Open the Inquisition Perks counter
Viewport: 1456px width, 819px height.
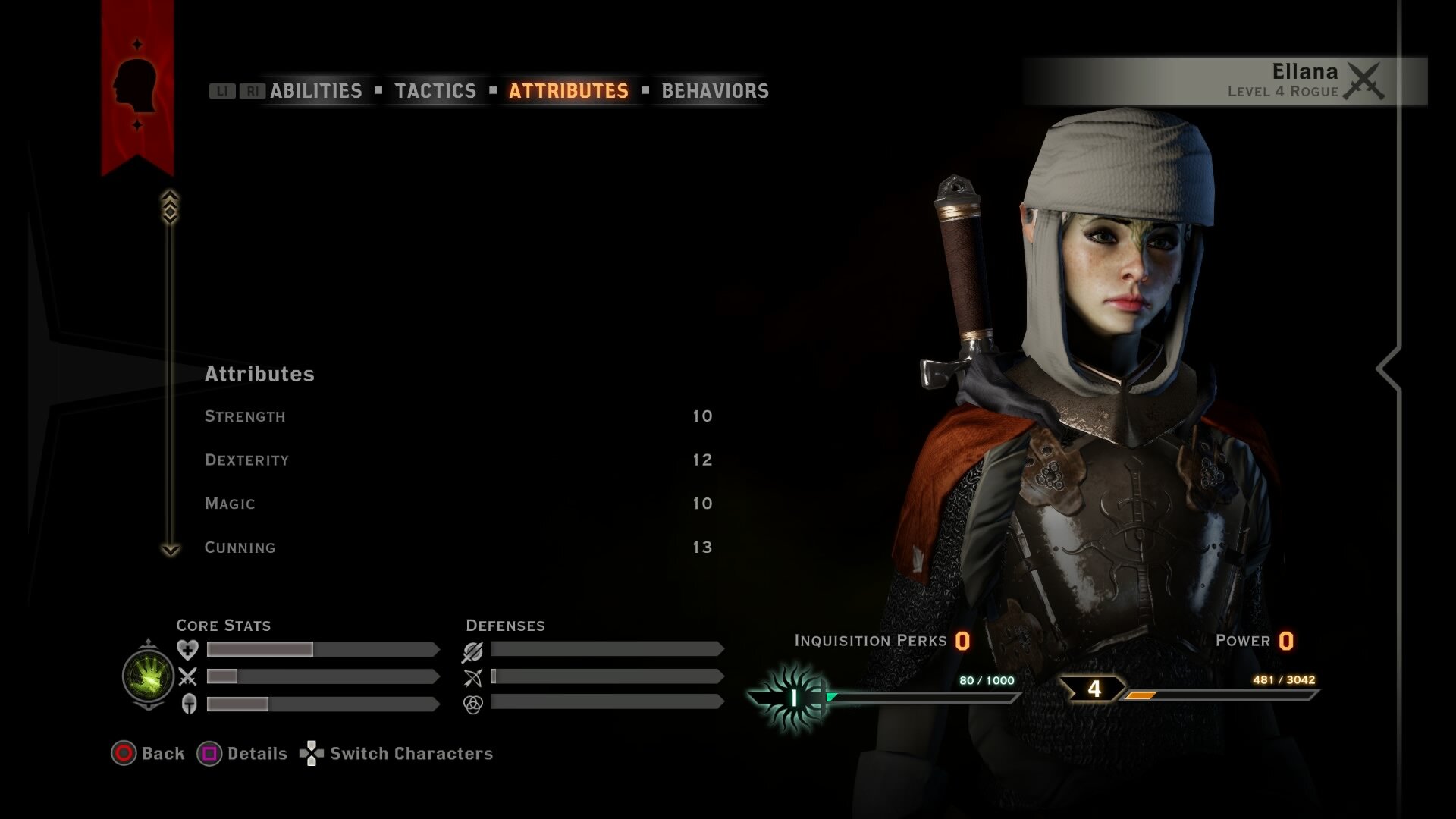(x=881, y=642)
